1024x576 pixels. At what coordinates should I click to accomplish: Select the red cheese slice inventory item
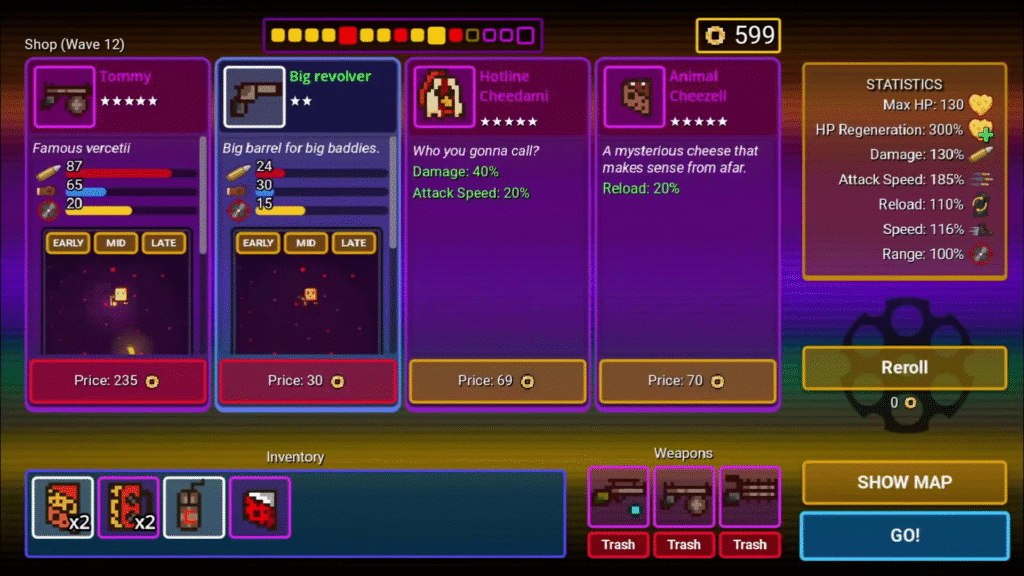[x=260, y=507]
